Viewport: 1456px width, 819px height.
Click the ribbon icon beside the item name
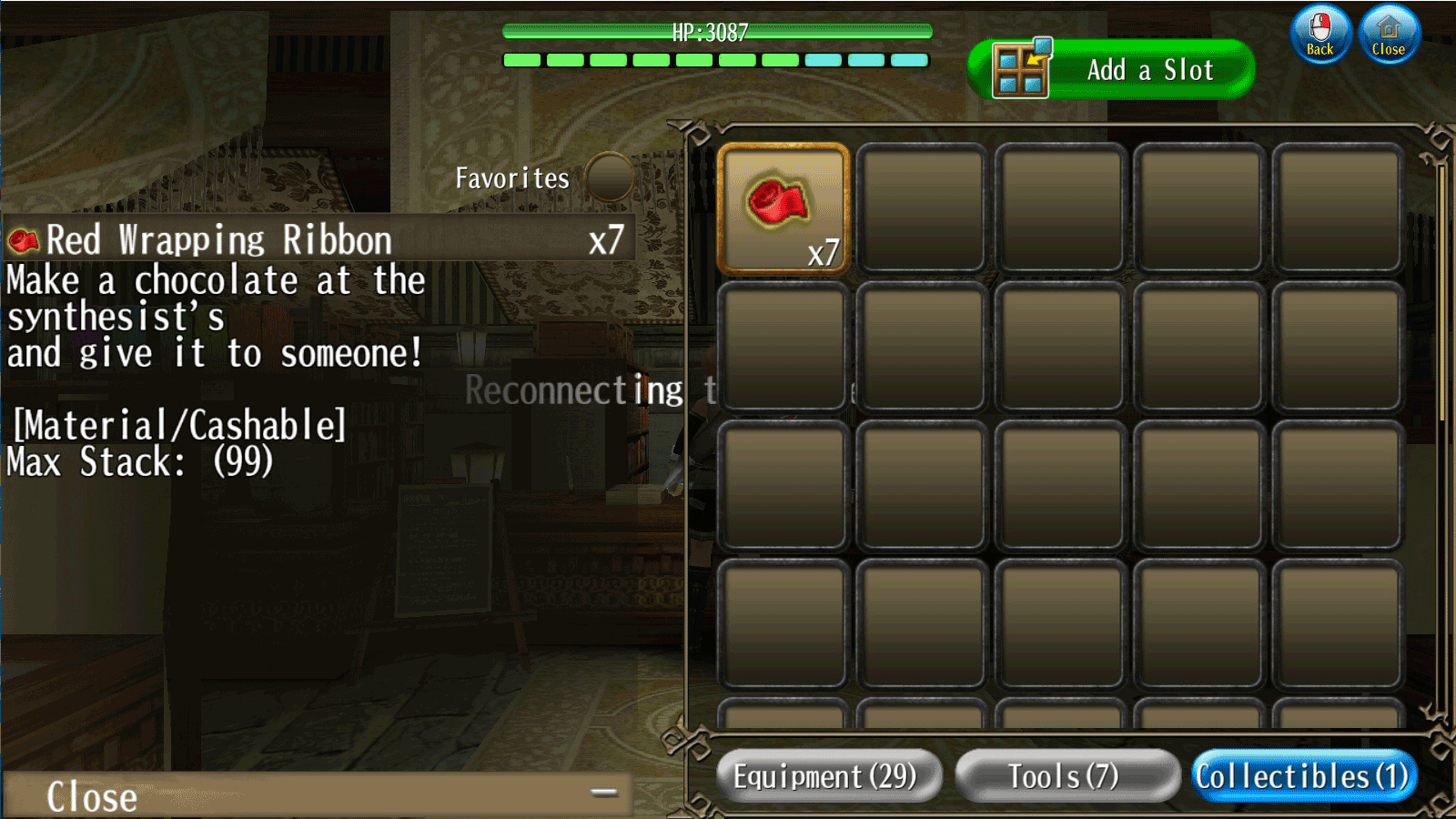coord(22,239)
